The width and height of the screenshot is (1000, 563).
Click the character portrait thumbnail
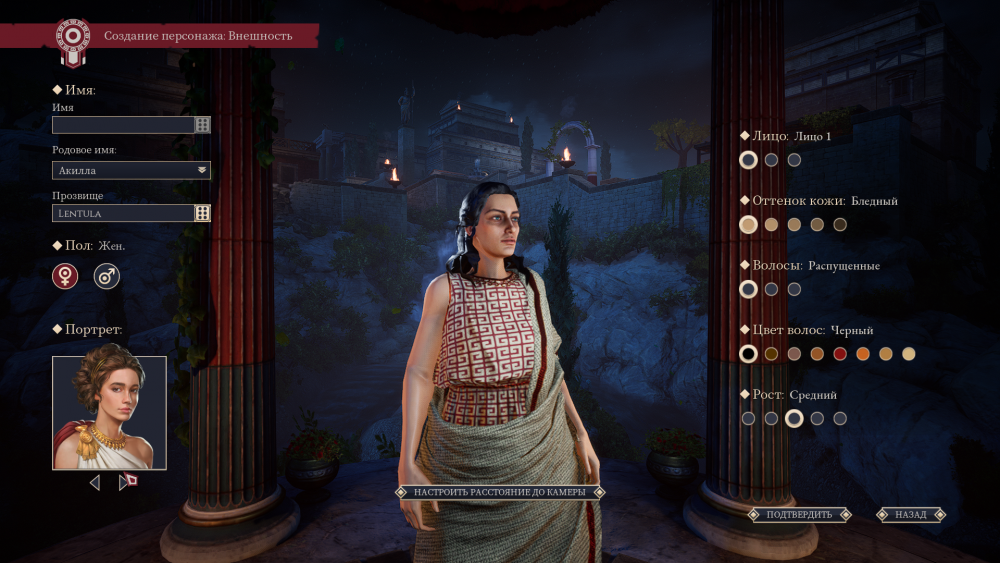[110, 413]
